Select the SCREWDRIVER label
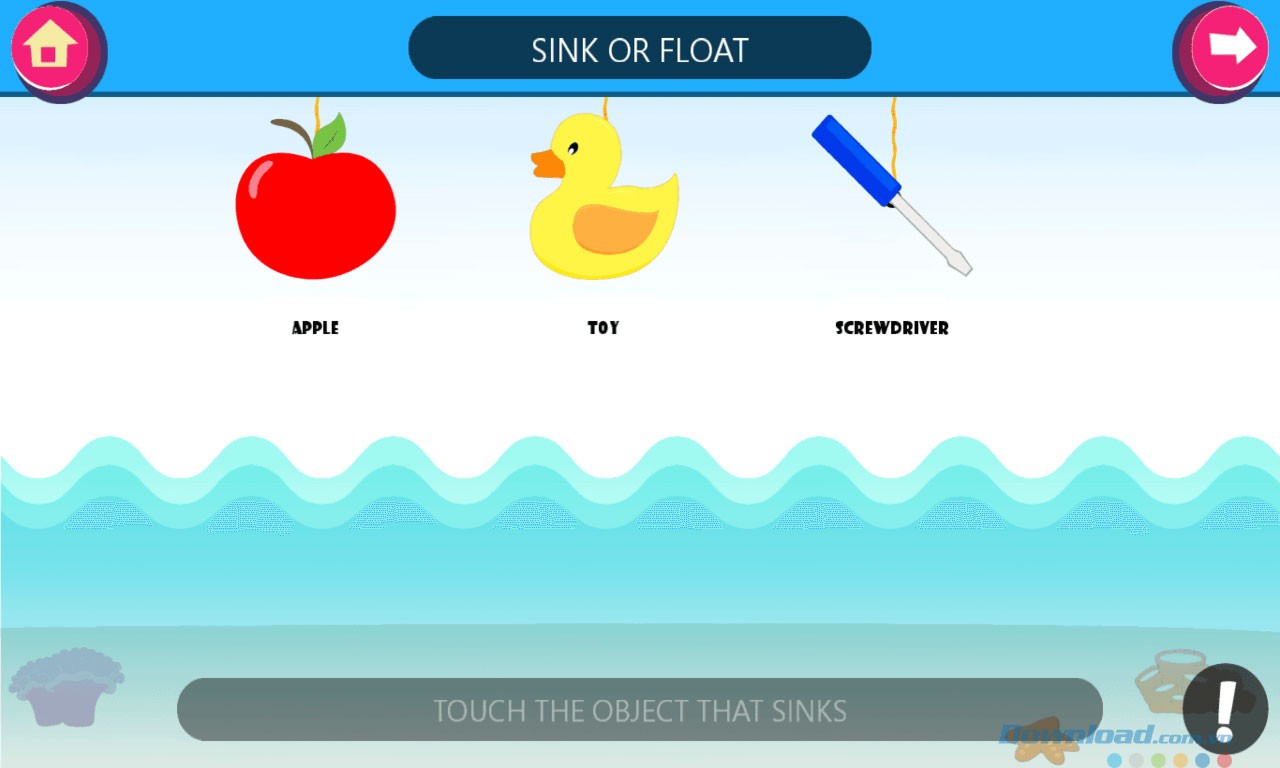Image resolution: width=1280 pixels, height=768 pixels. 892,327
